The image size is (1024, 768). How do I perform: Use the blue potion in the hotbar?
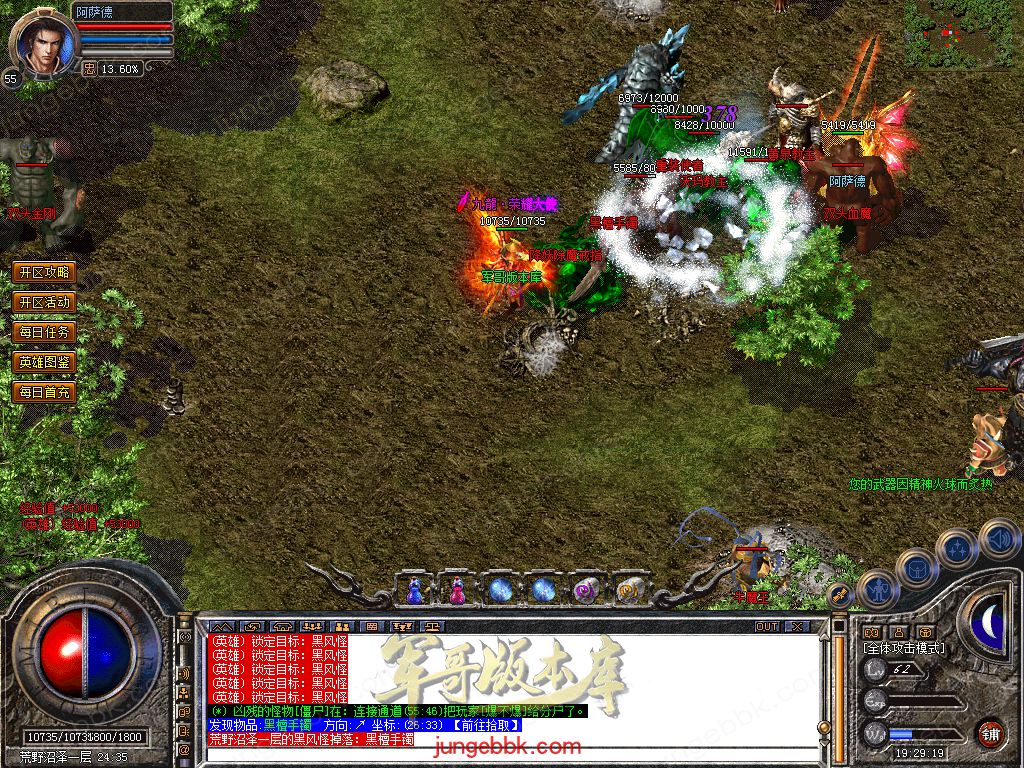coord(414,590)
